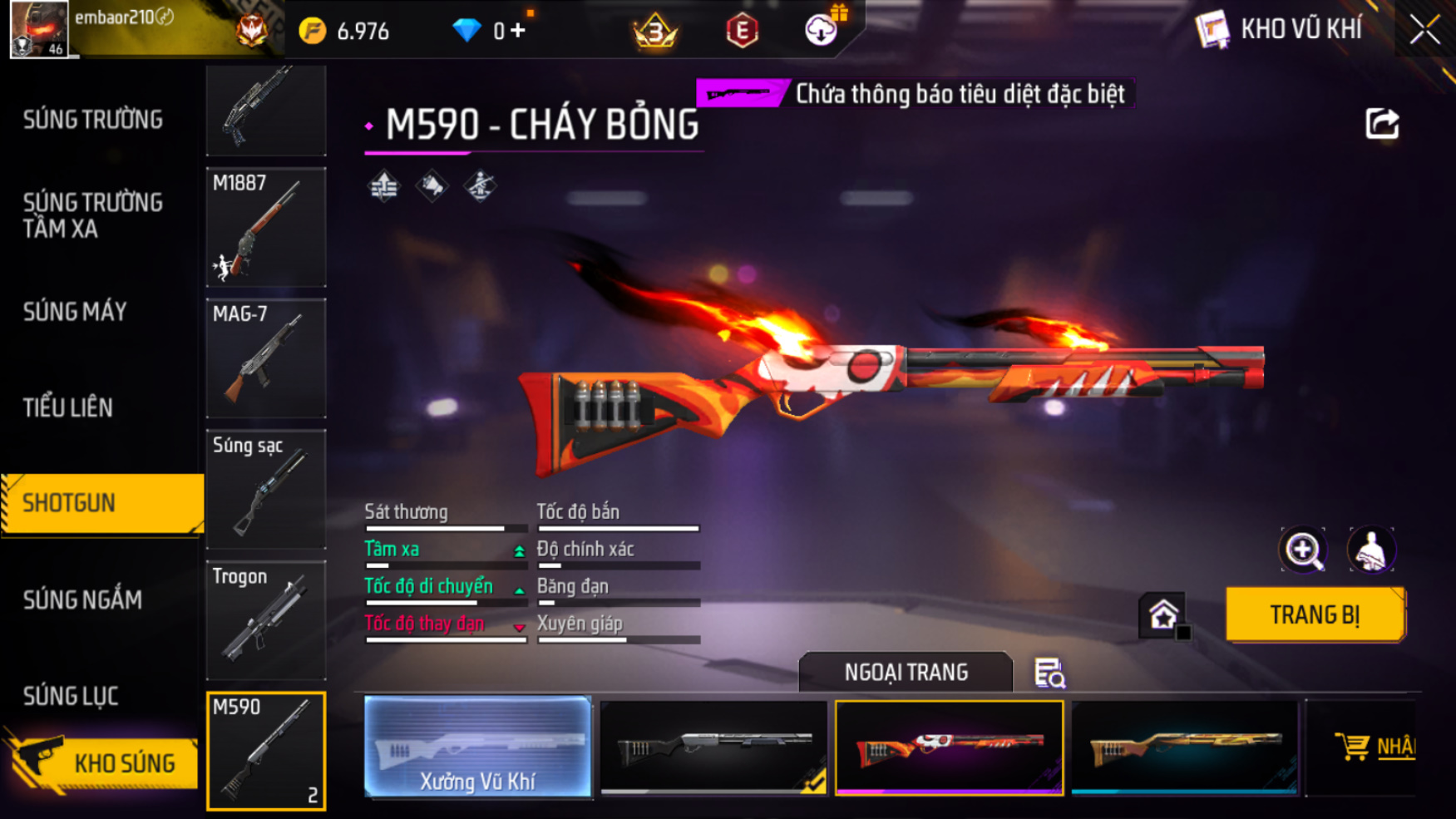Viewport: 1456px width, 819px height.
Task: Select the Trogon weapon thumbnail
Action: click(266, 620)
